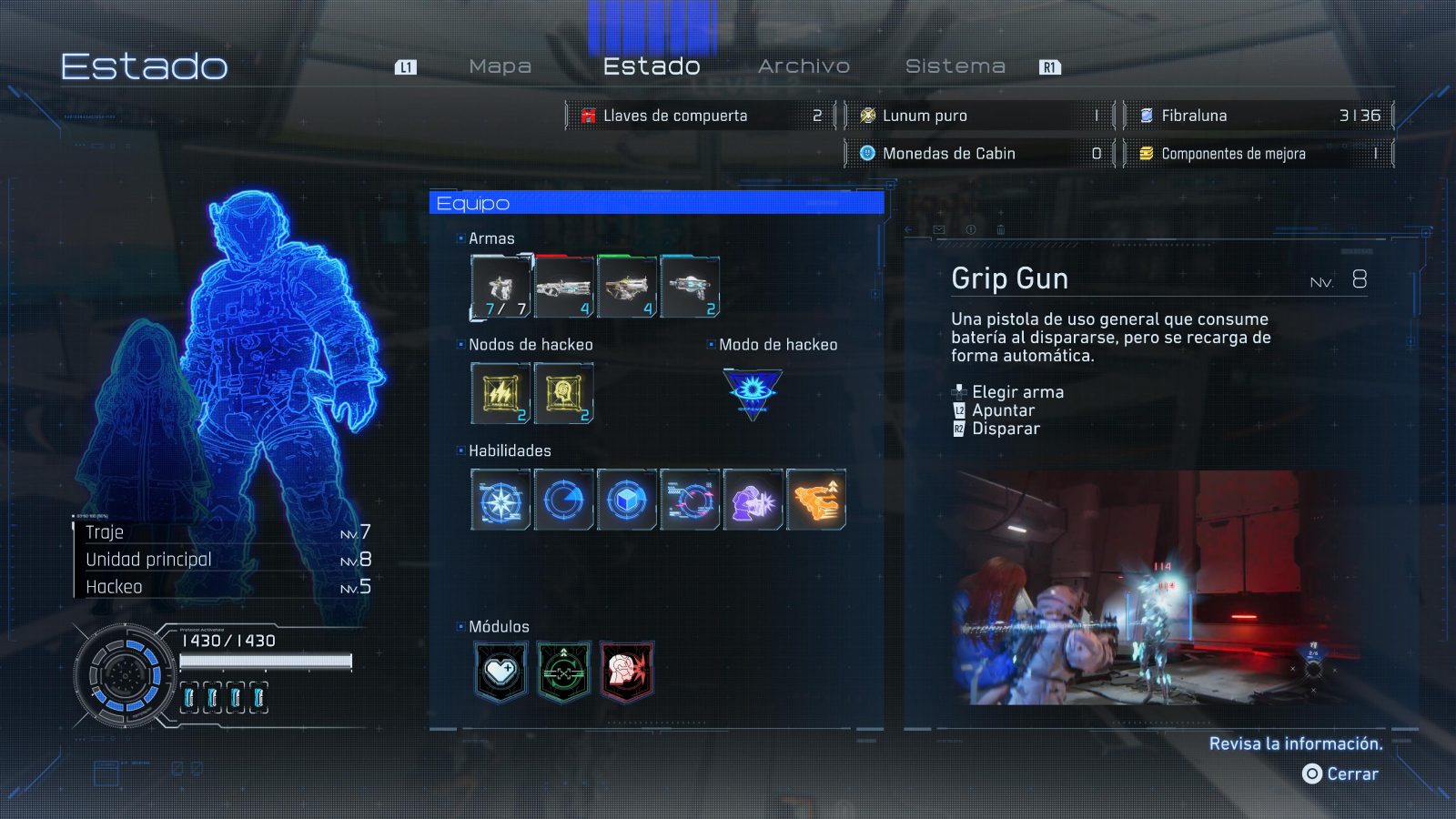This screenshot has height=819, width=1456.
Task: Select the lightning bolt hacking node
Action: [500, 393]
